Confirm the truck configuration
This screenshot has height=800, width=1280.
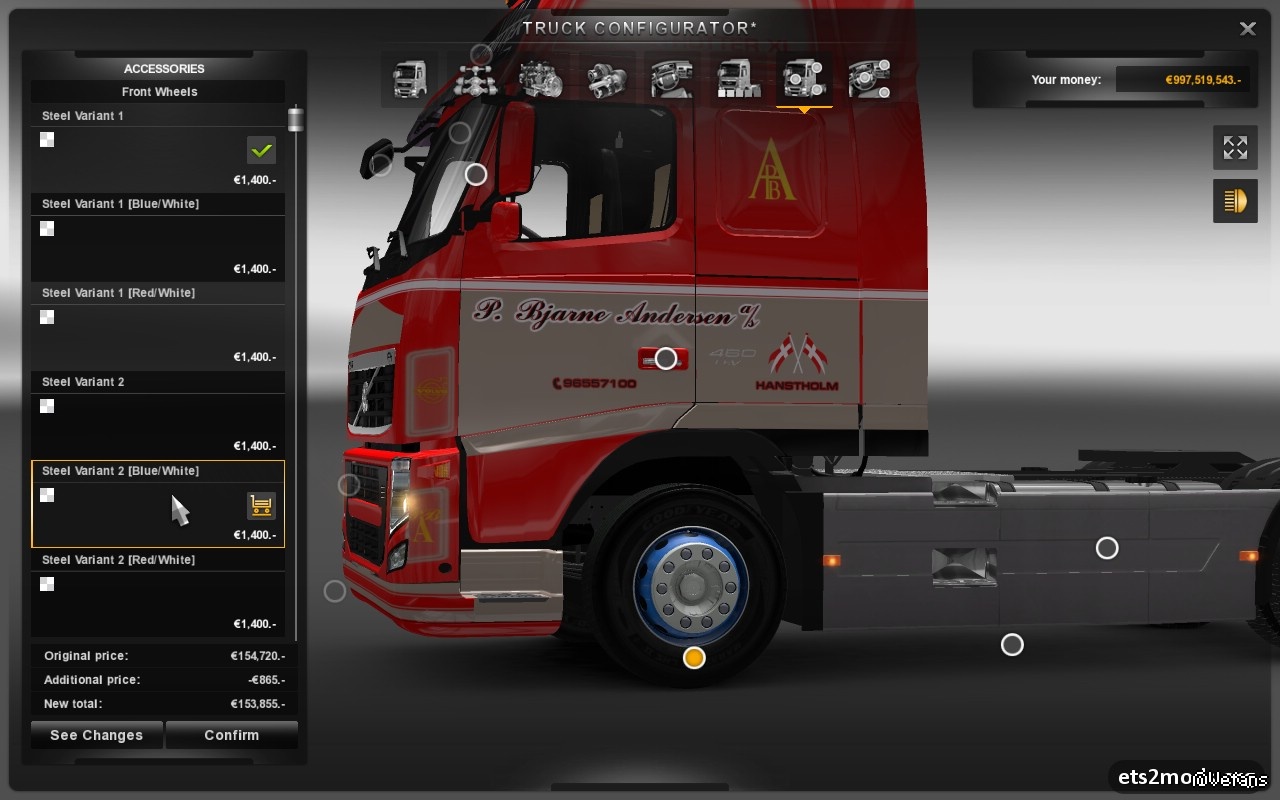(x=231, y=735)
